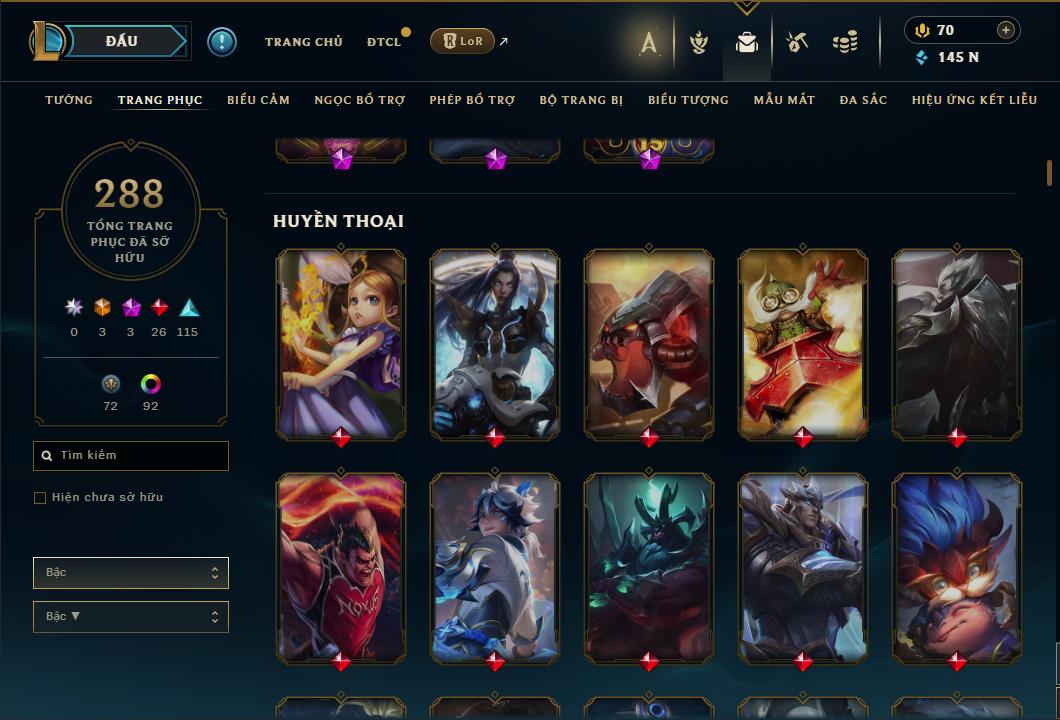Open the first Bậc dropdown
Viewport: 1060px width, 720px height.
(x=131, y=573)
